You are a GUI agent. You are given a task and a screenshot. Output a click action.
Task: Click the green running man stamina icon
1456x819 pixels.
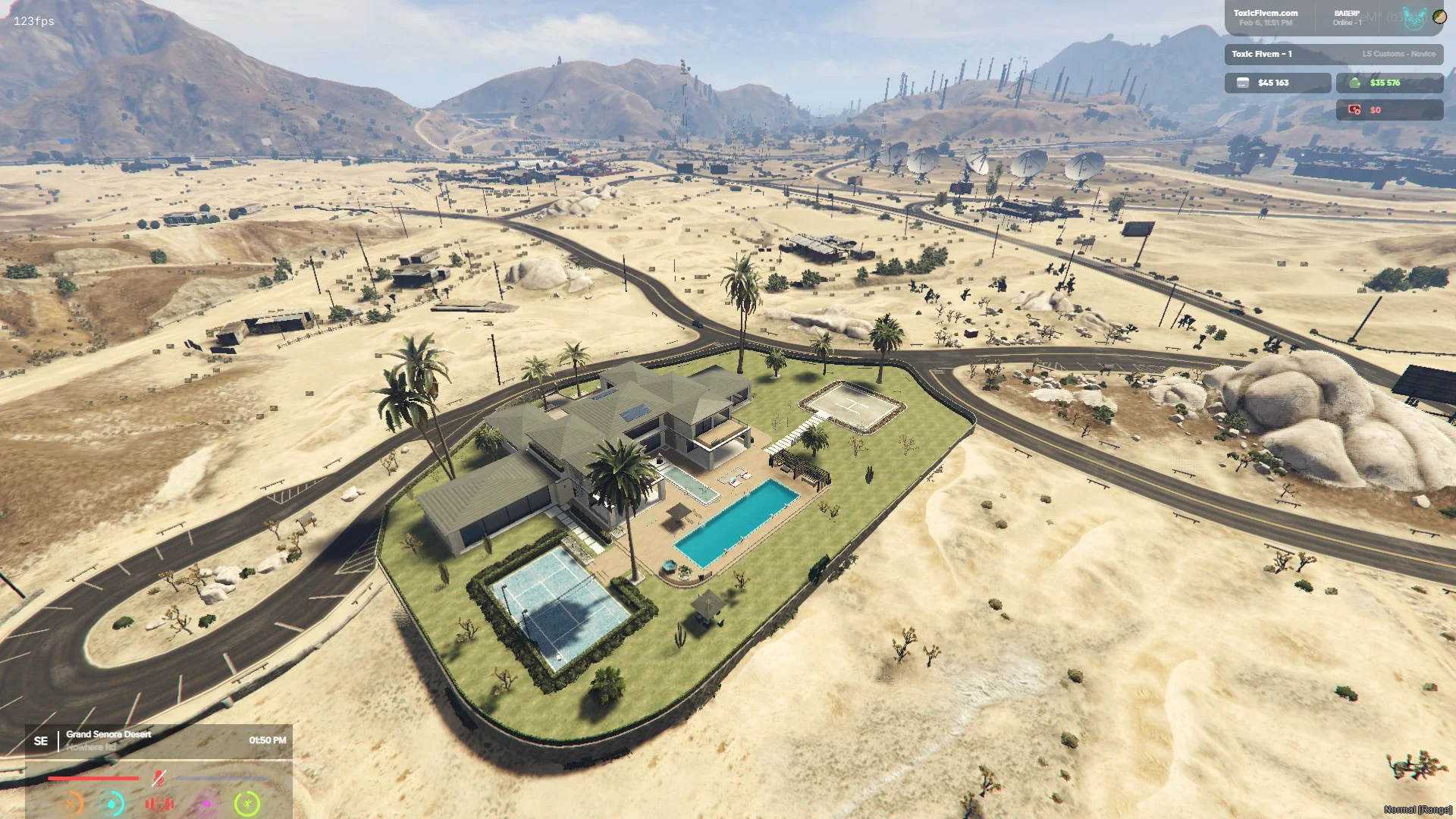pyautogui.click(x=247, y=803)
